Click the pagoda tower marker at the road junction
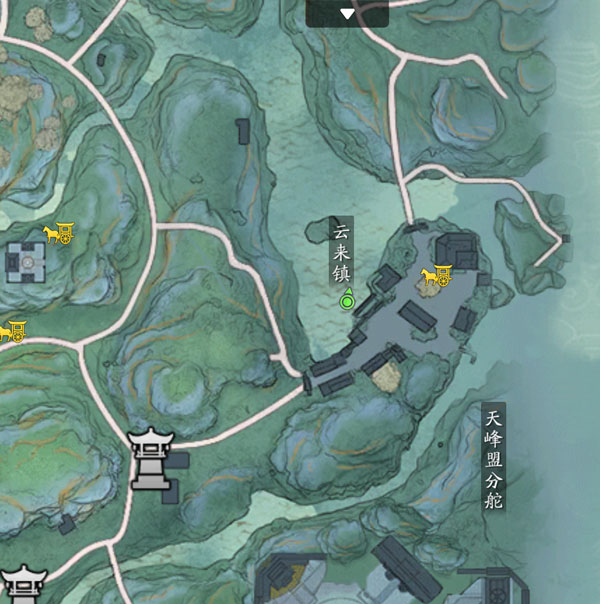The height and width of the screenshot is (604, 600). (149, 459)
